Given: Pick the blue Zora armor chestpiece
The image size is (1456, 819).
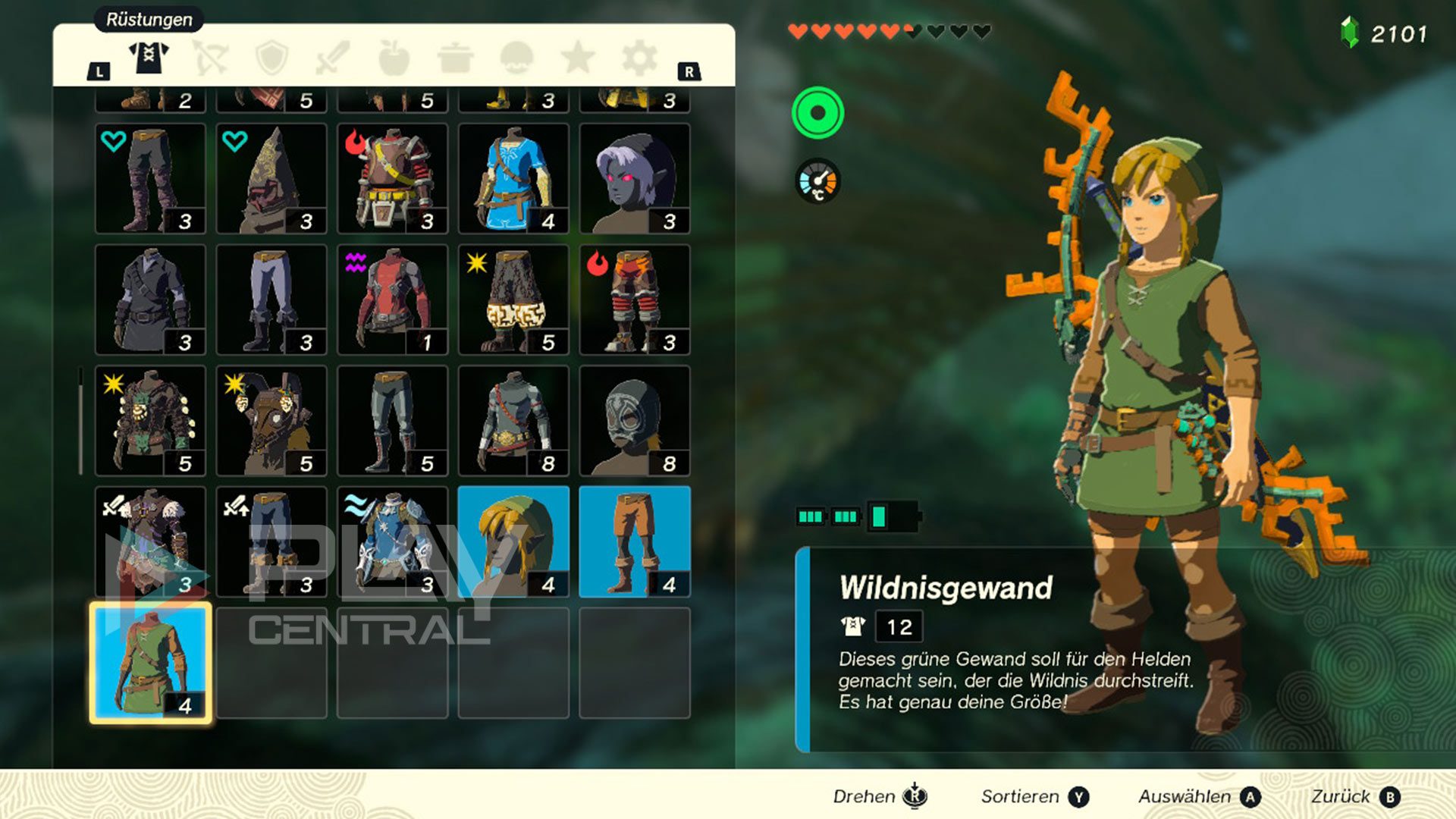Looking at the screenshot, I should [x=392, y=541].
